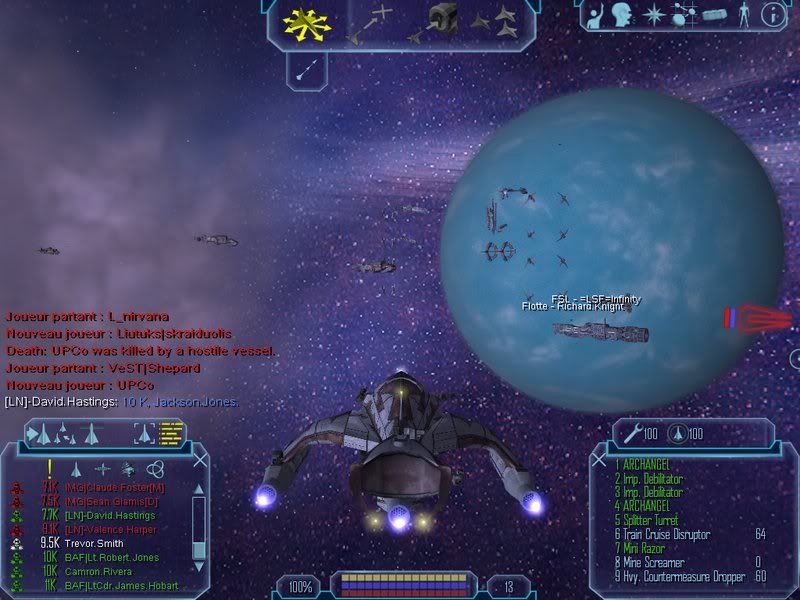Toggle the Splitter Turret weapon
The width and height of the screenshot is (800, 600).
[651, 521]
